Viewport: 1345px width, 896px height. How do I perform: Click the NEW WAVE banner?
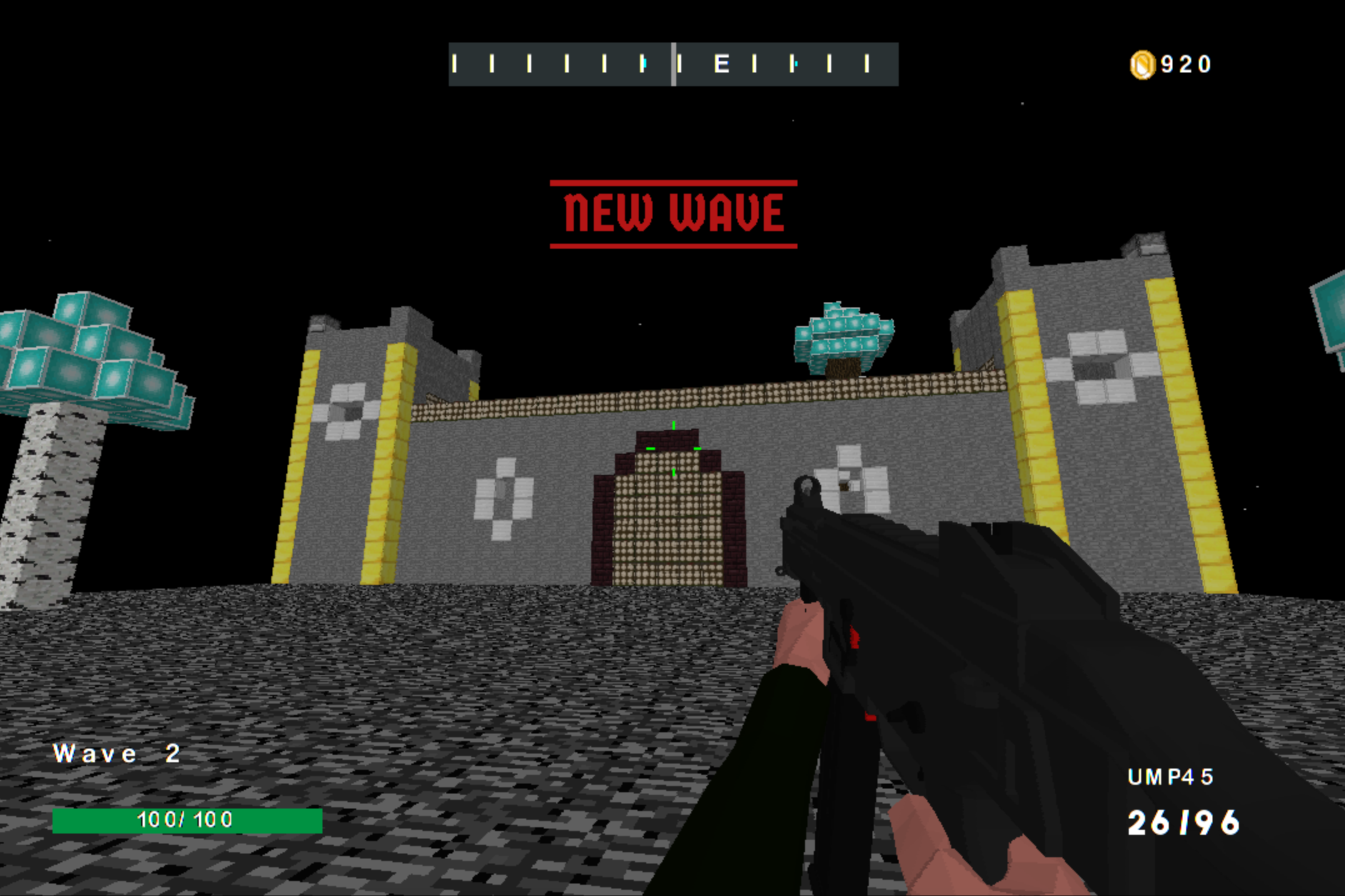click(674, 212)
